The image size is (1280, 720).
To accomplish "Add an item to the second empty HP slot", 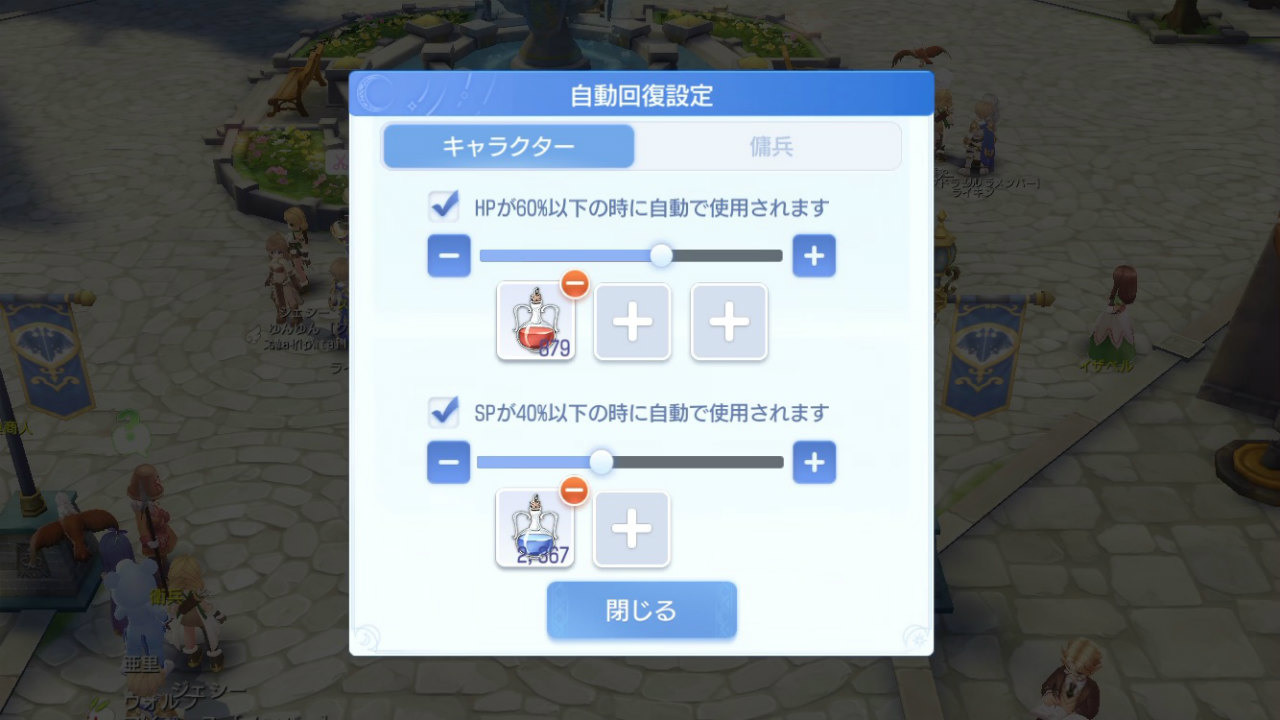I will (x=729, y=322).
